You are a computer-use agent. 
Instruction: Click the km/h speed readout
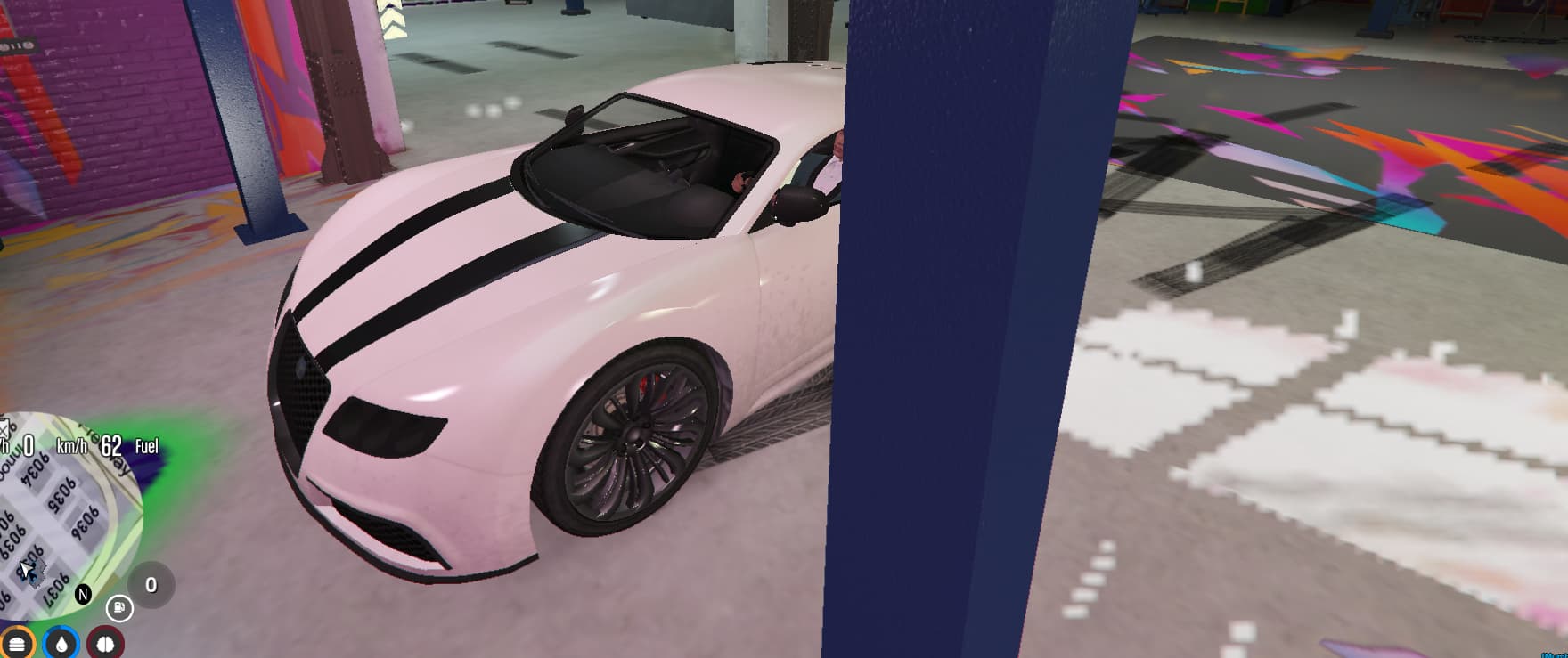click(x=72, y=446)
